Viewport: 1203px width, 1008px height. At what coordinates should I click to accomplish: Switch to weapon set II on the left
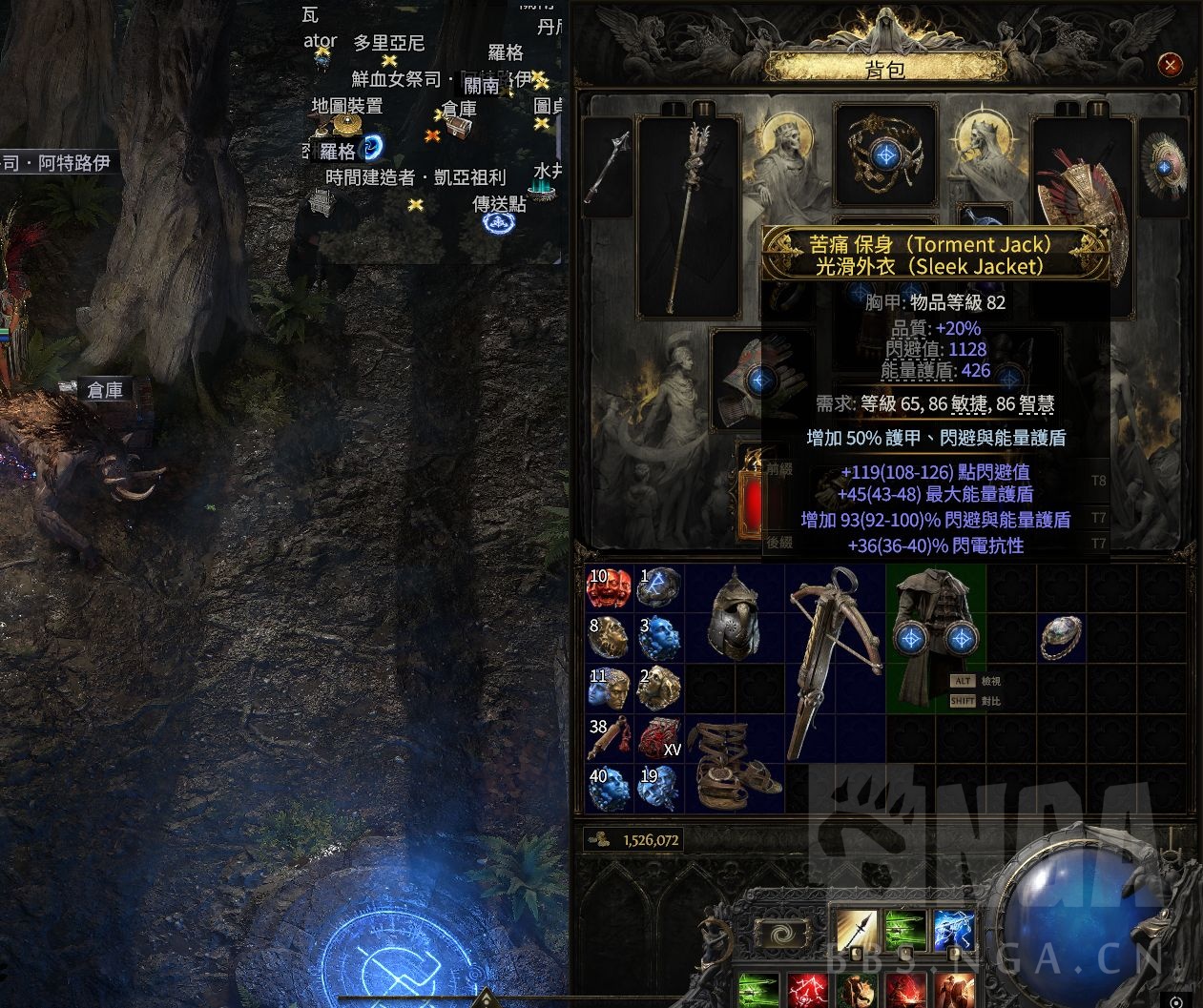point(703,108)
